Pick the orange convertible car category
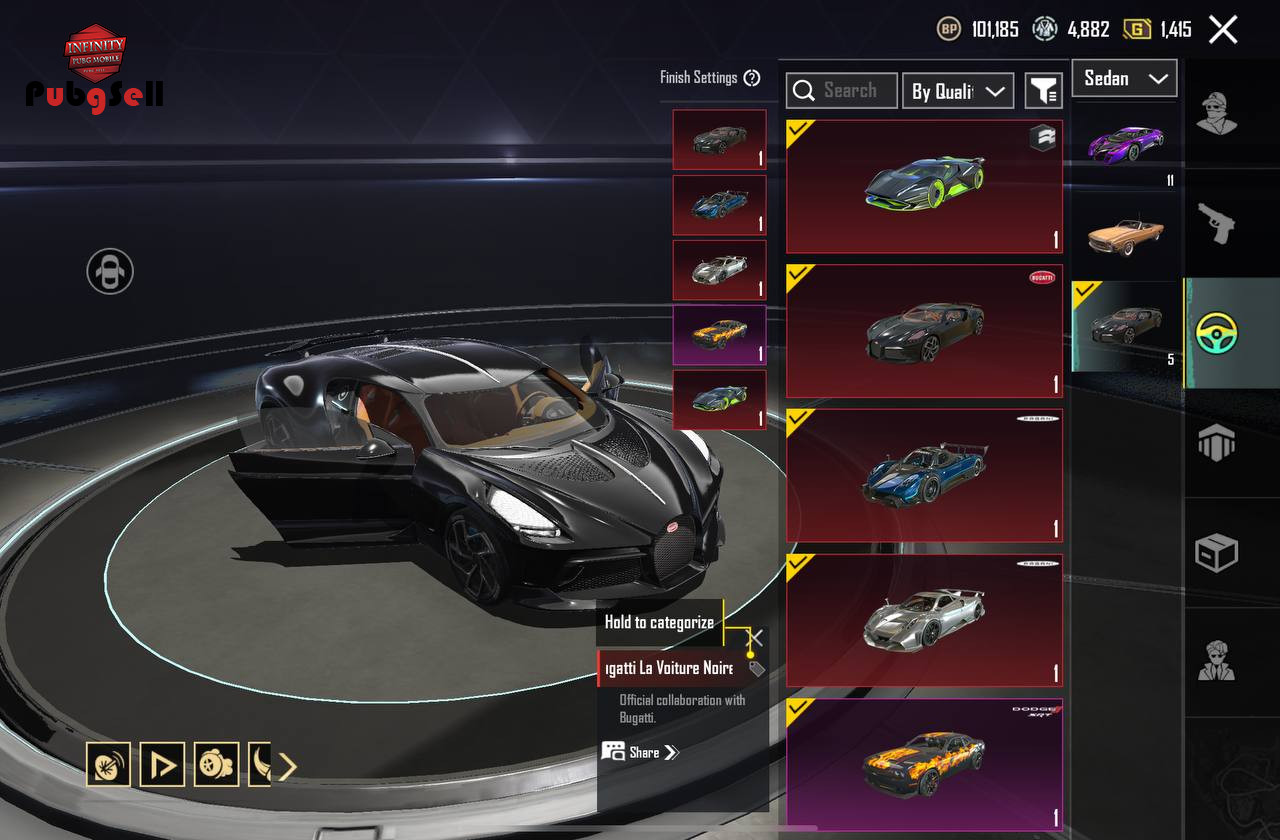The image size is (1280, 840). tap(1127, 234)
